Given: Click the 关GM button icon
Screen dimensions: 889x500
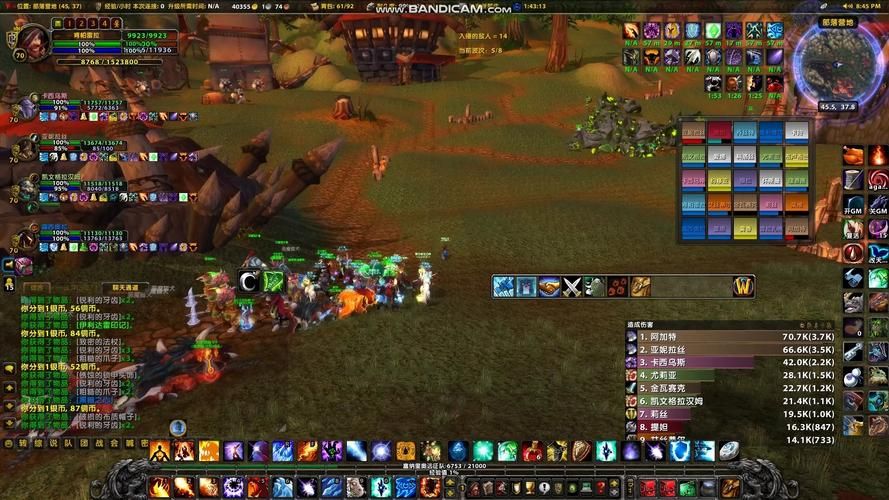Looking at the screenshot, I should coord(877,204).
